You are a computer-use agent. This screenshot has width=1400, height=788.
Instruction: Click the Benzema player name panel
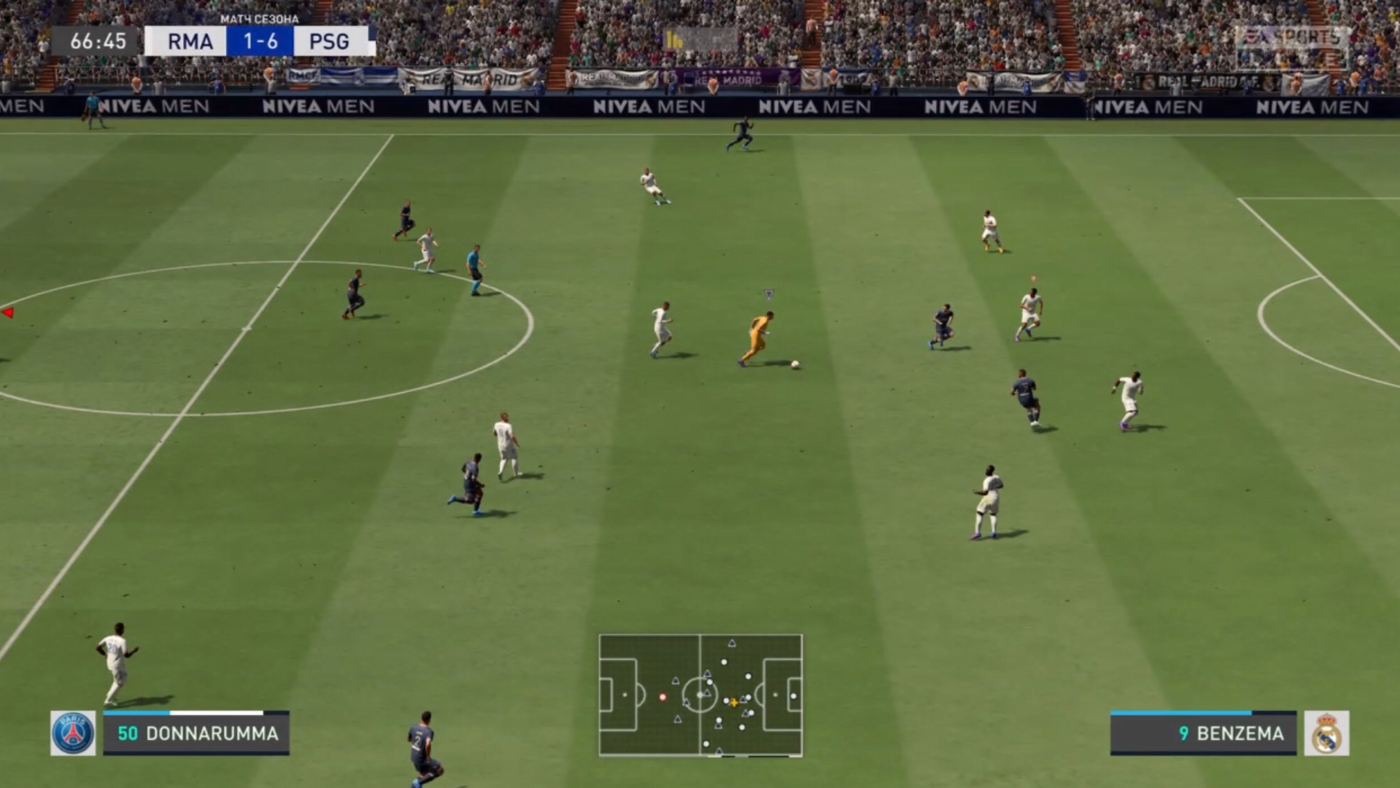tap(1203, 733)
